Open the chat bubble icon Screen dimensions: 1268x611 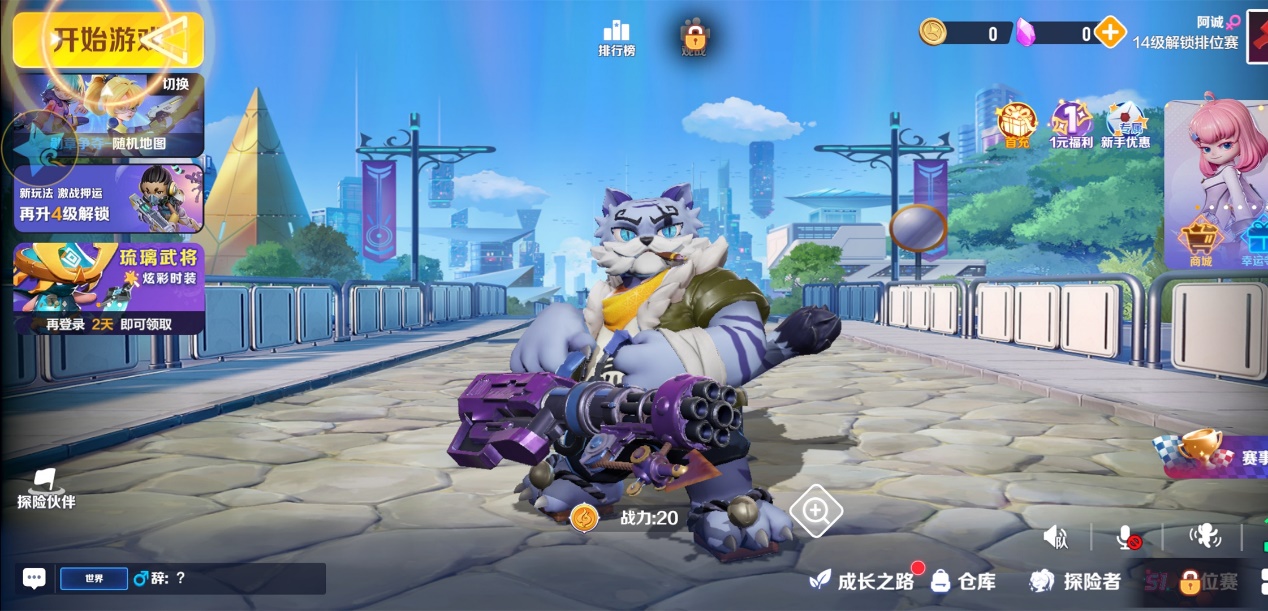[x=34, y=578]
